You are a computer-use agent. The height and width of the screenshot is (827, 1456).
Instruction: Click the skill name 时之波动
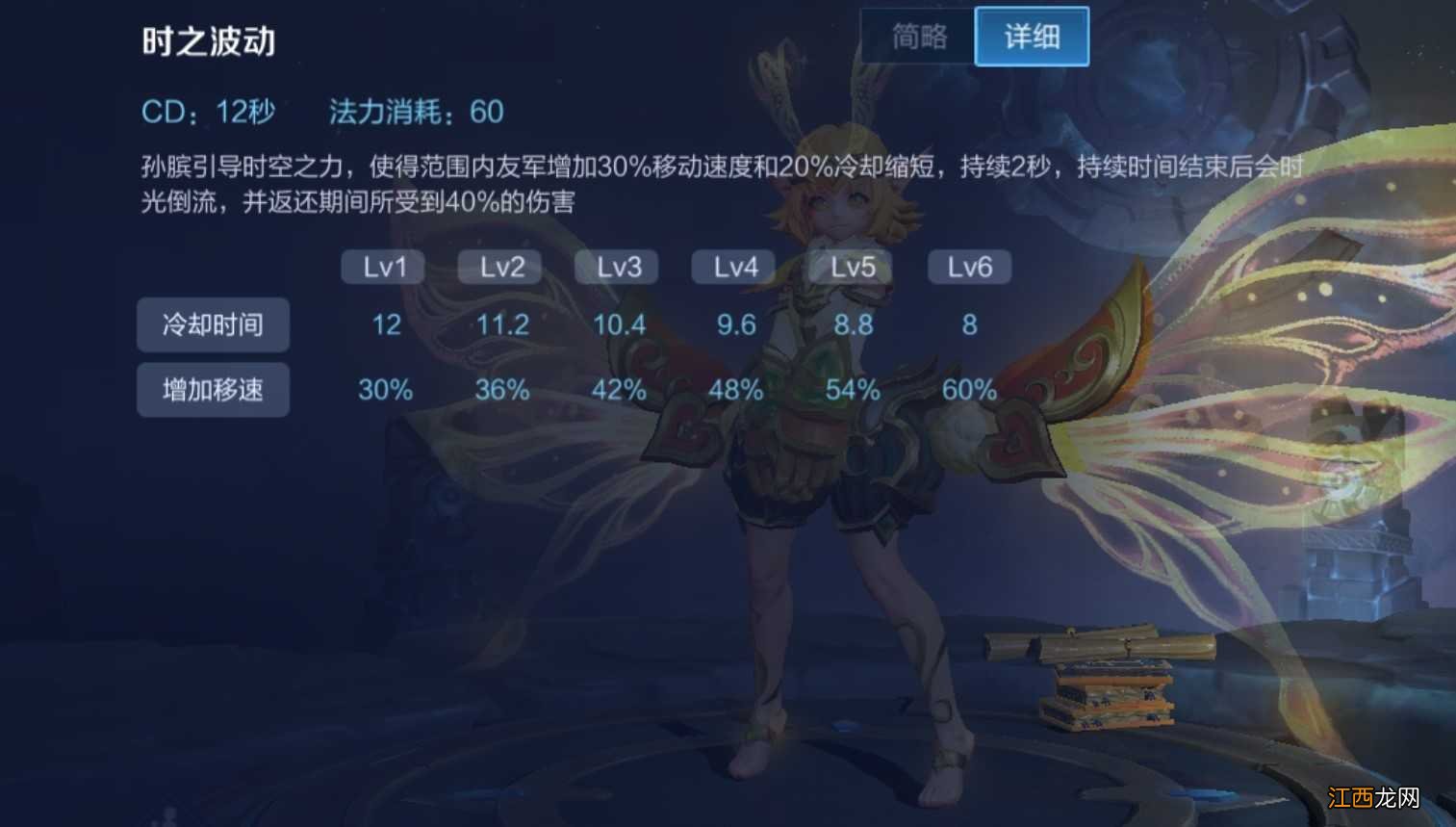tap(207, 42)
